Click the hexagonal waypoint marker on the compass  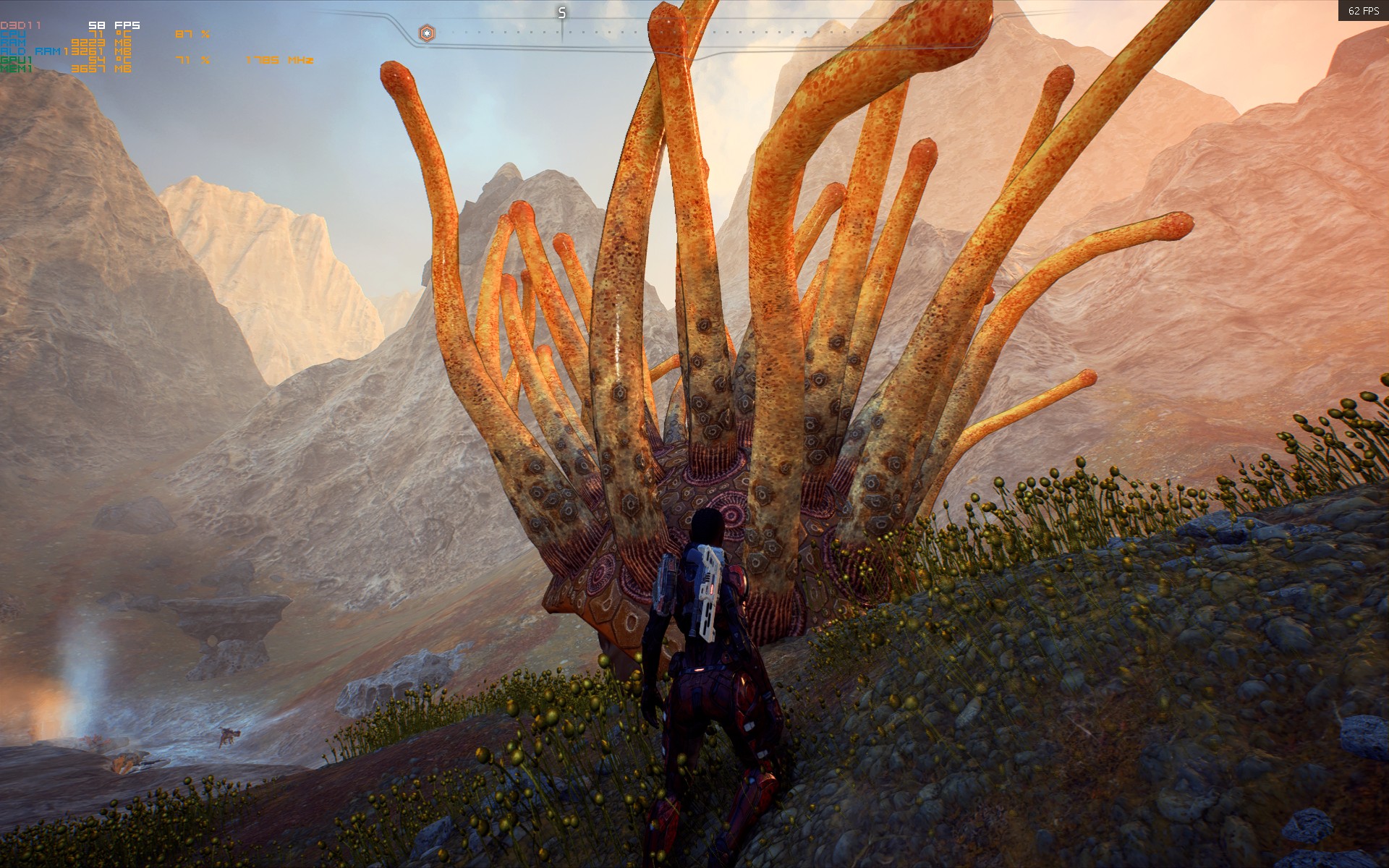pos(427,32)
